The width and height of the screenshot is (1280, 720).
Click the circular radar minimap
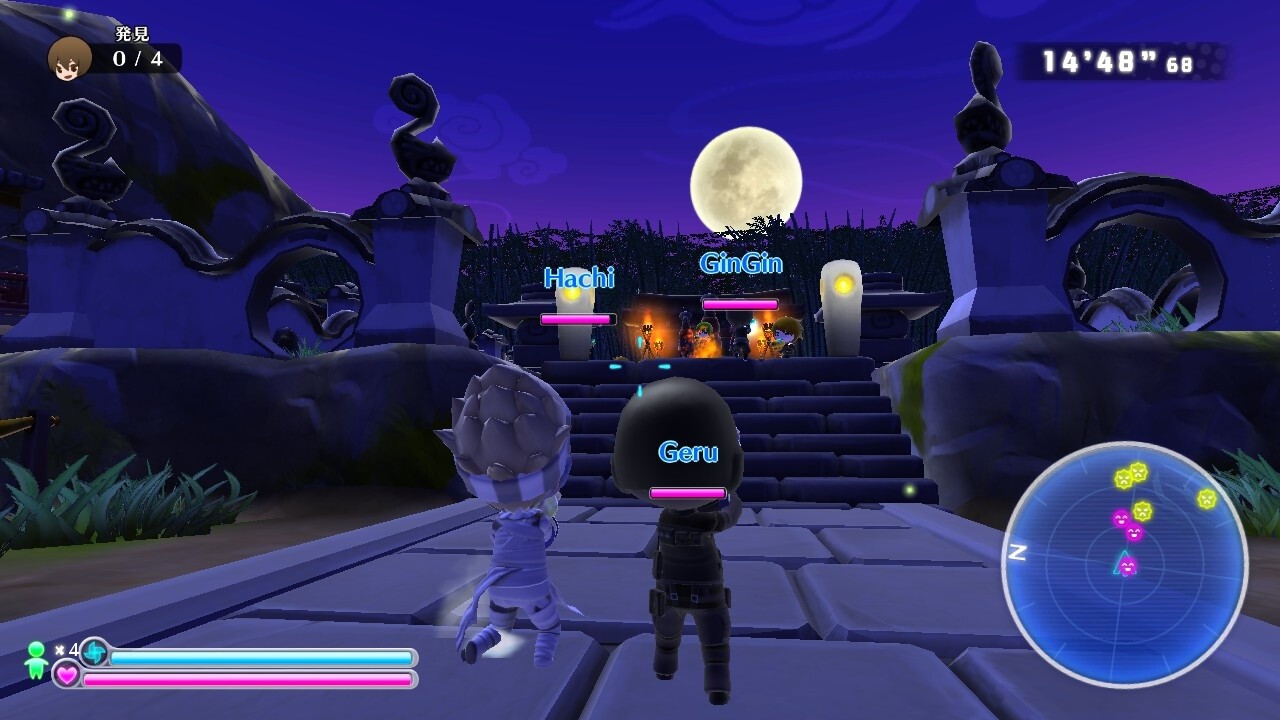(x=1125, y=565)
